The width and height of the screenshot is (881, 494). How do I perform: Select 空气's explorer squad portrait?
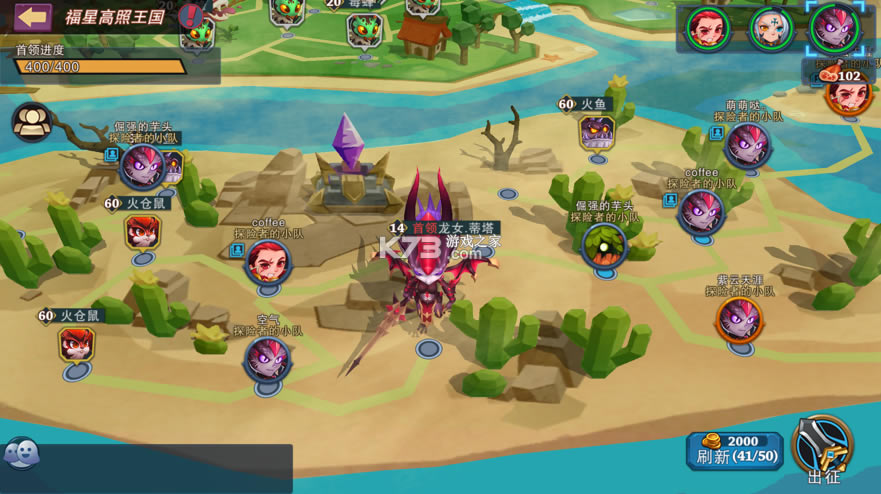pos(267,359)
